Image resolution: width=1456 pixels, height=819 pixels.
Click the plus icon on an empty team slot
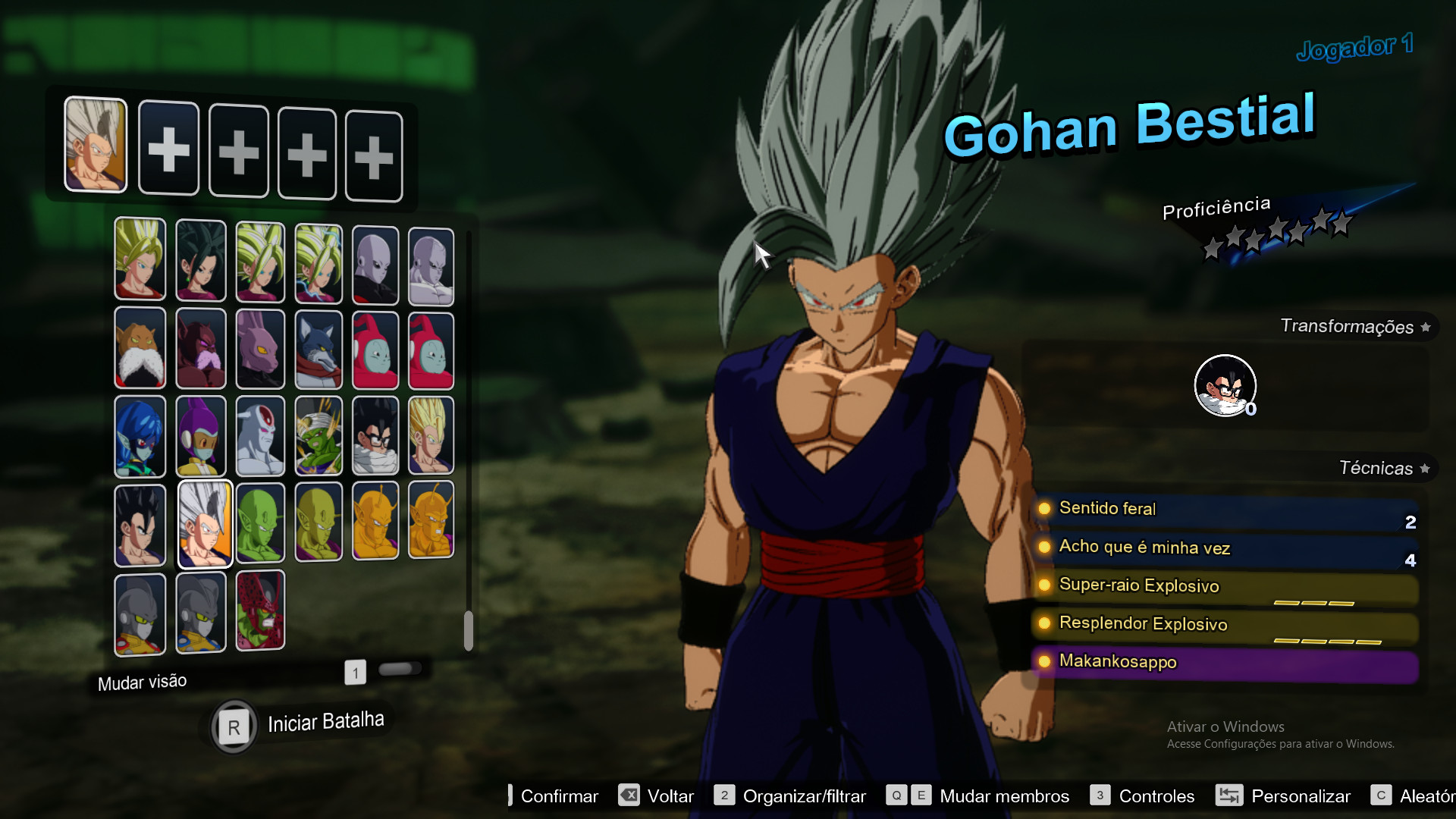coord(168,149)
